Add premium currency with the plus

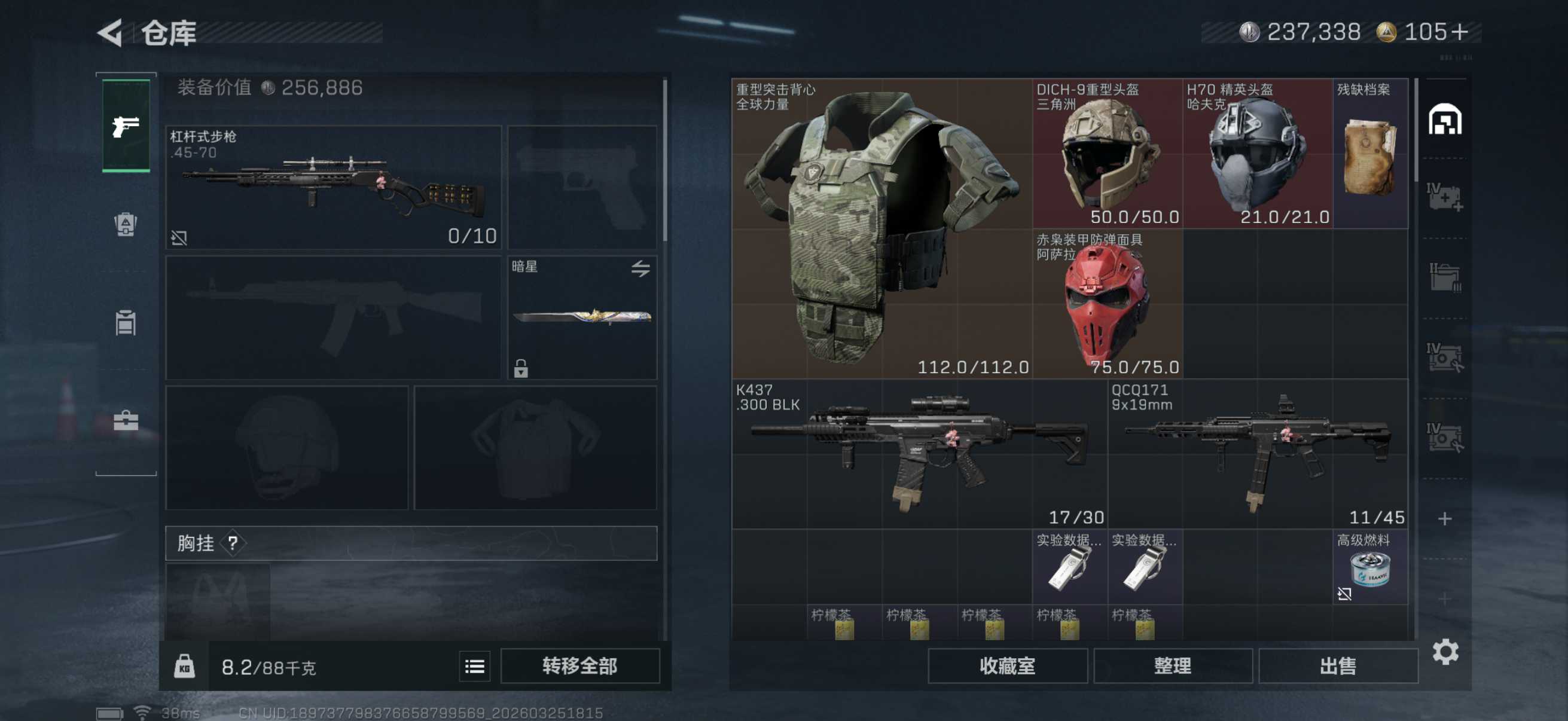[x=1460, y=32]
